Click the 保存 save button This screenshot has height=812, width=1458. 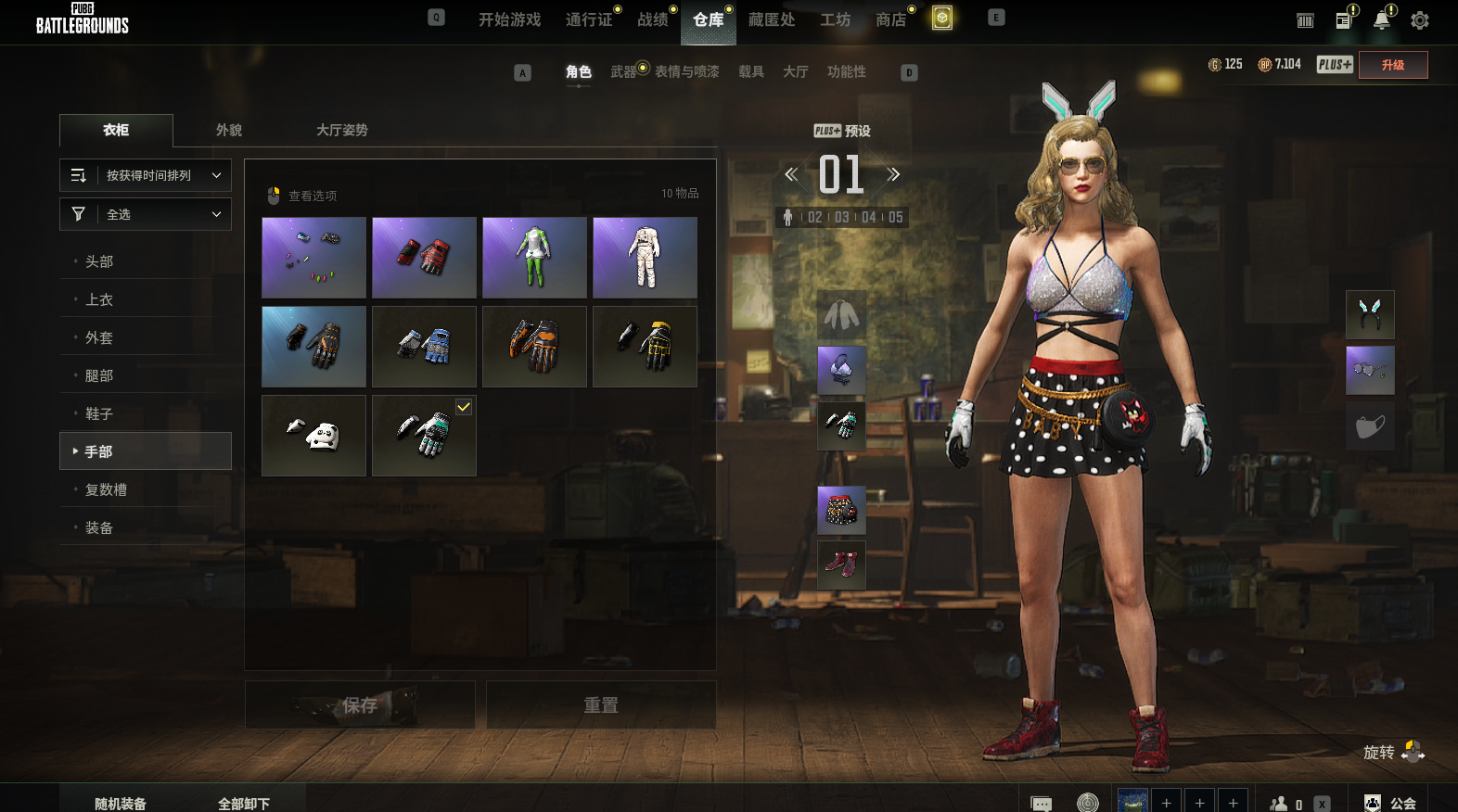[360, 705]
